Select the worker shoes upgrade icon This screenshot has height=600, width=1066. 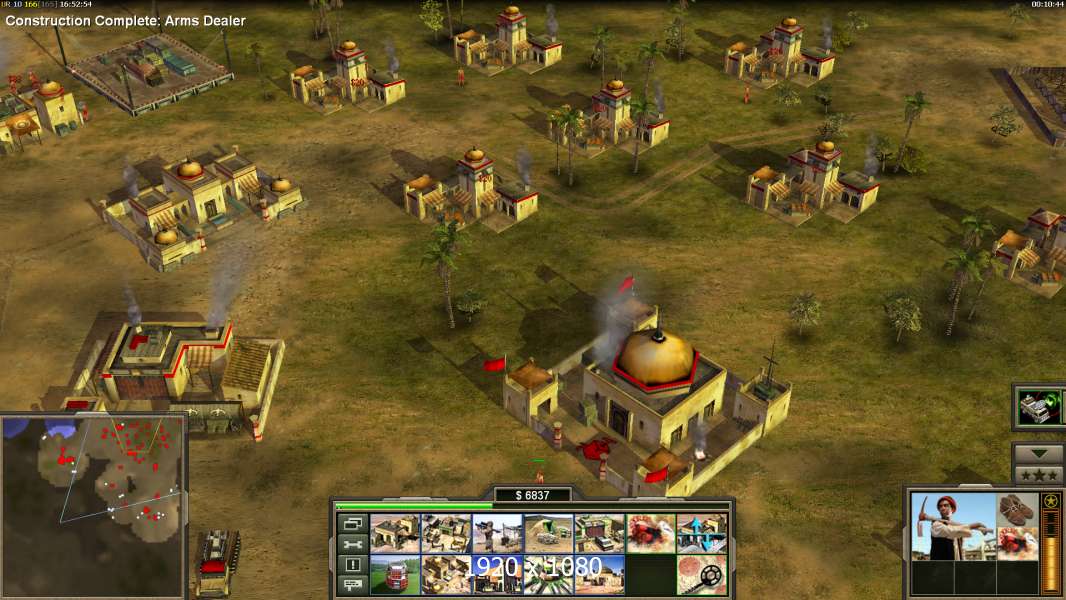(1018, 510)
